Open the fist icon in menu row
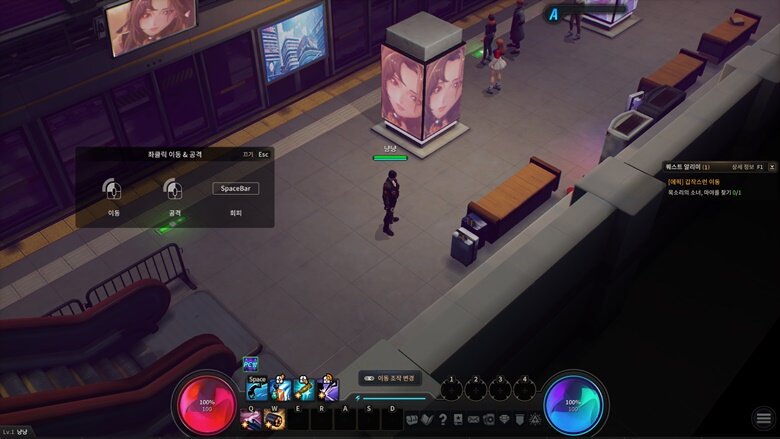 412,419
